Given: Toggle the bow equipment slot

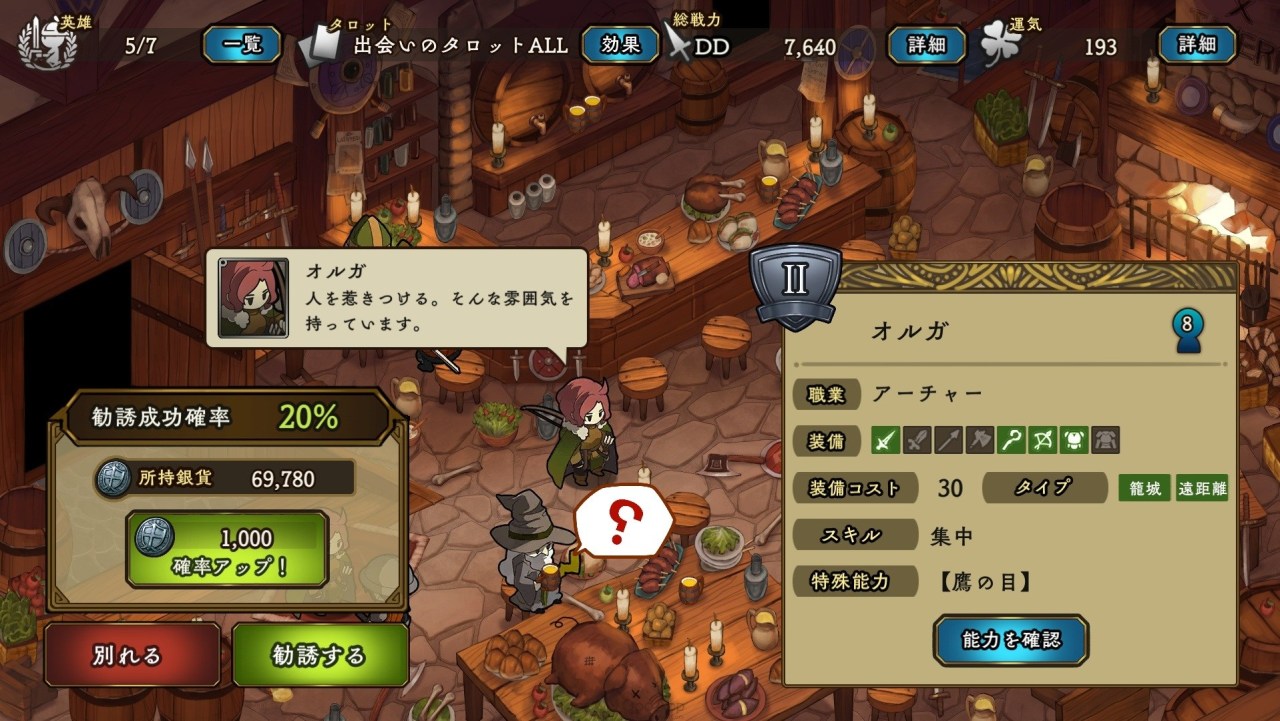Looking at the screenshot, I should (1044, 440).
